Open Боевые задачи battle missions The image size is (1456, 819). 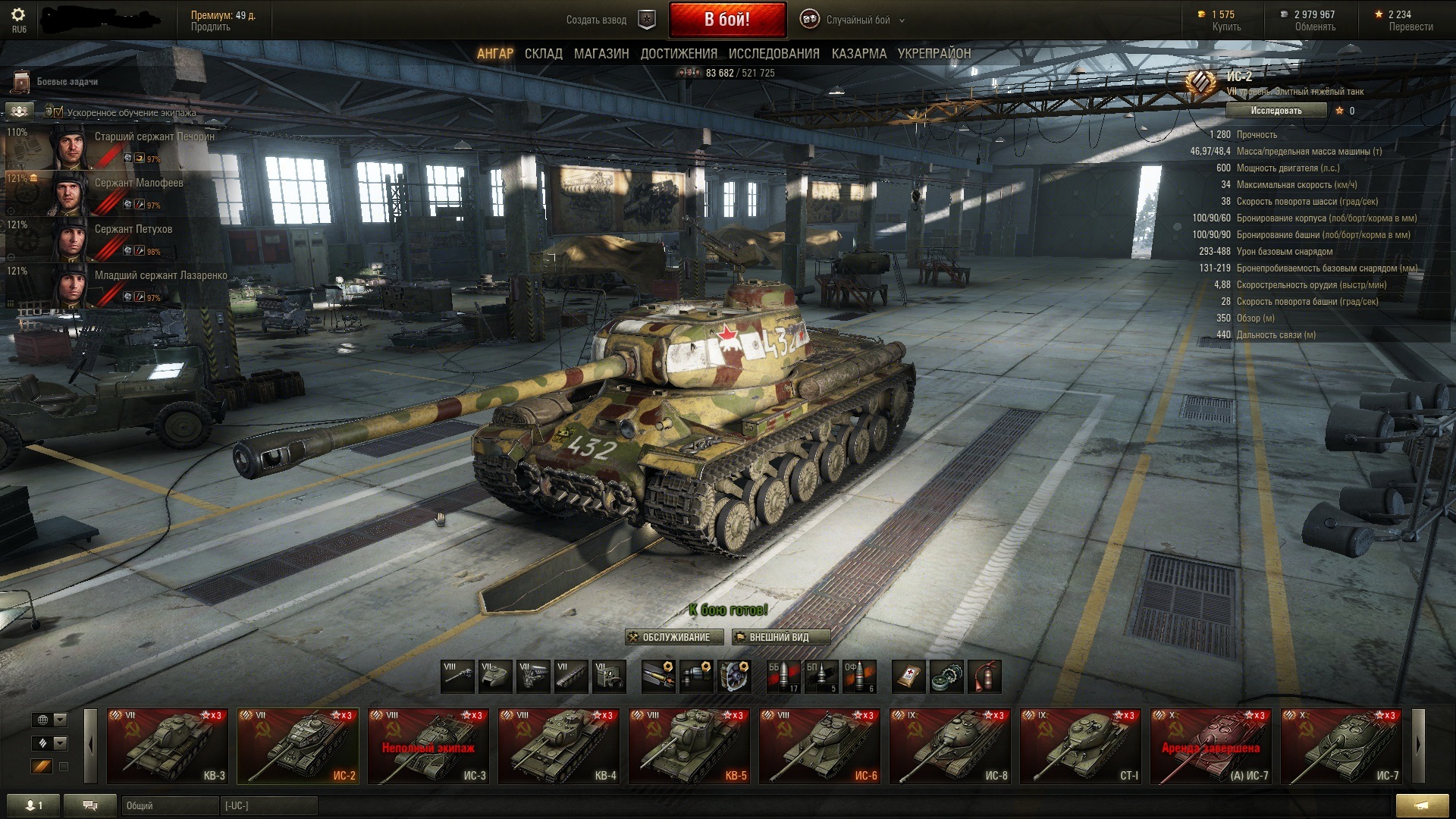pos(67,82)
